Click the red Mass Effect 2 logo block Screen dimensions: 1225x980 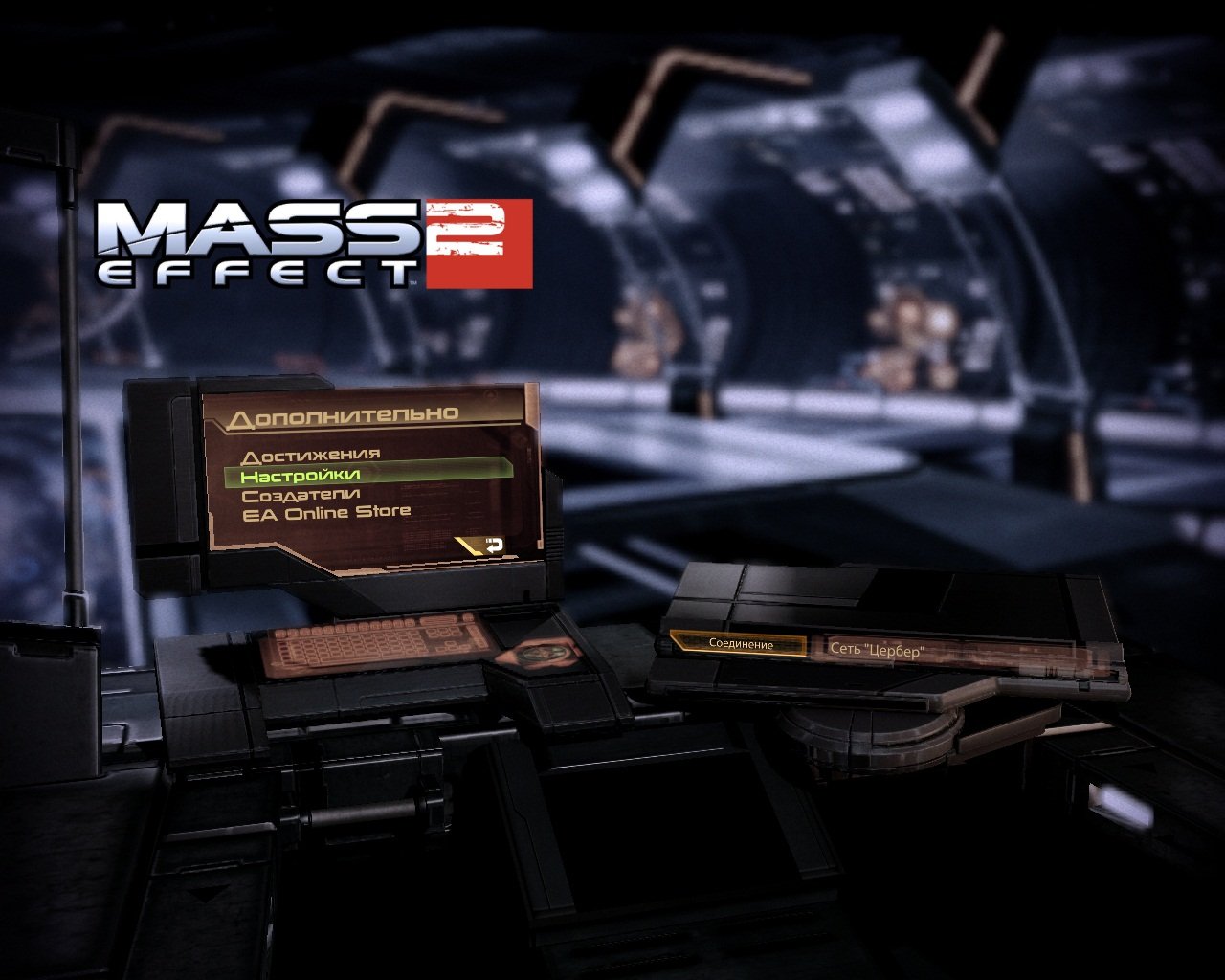481,242
